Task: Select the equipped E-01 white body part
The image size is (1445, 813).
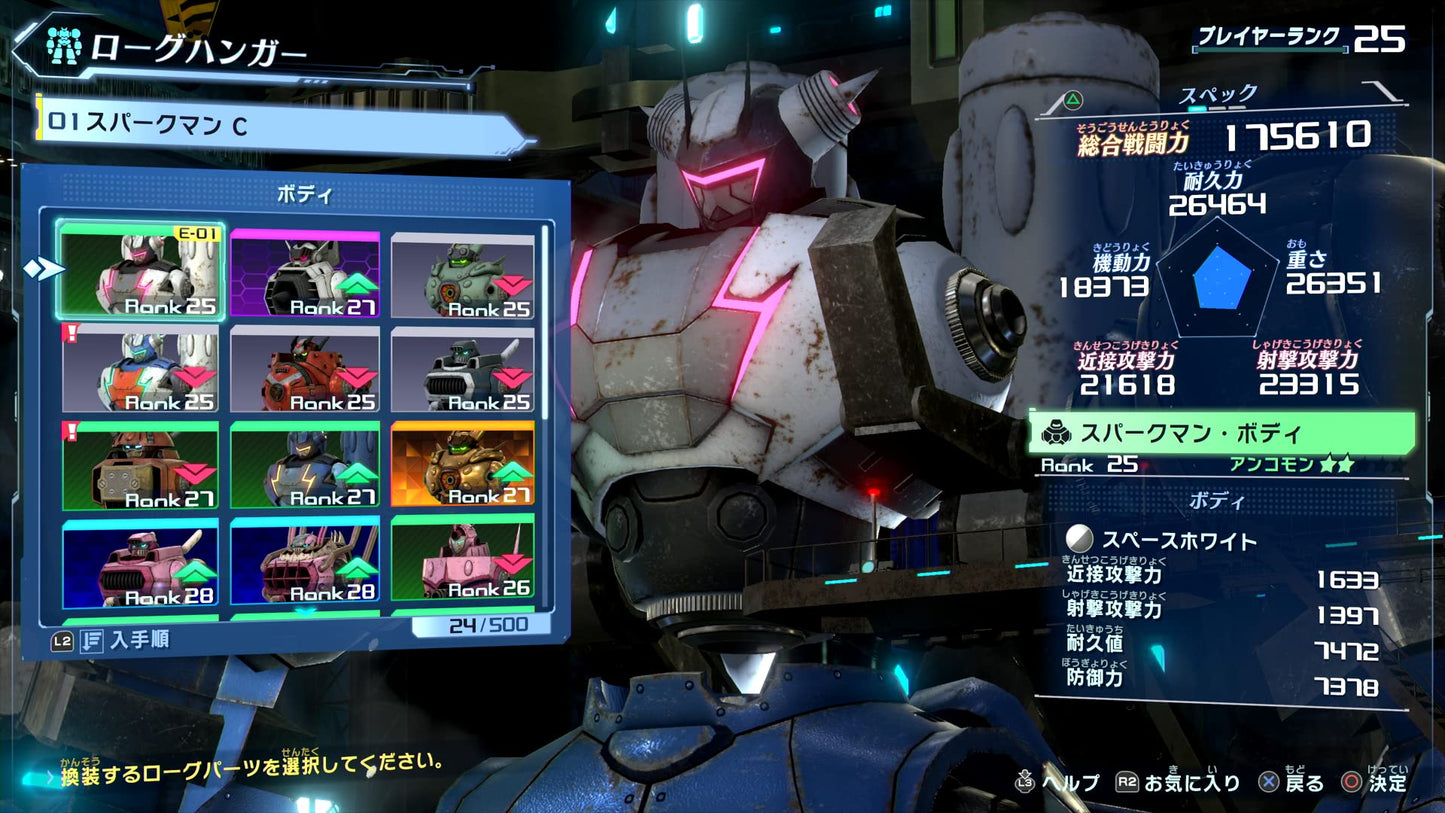Action: tap(140, 272)
